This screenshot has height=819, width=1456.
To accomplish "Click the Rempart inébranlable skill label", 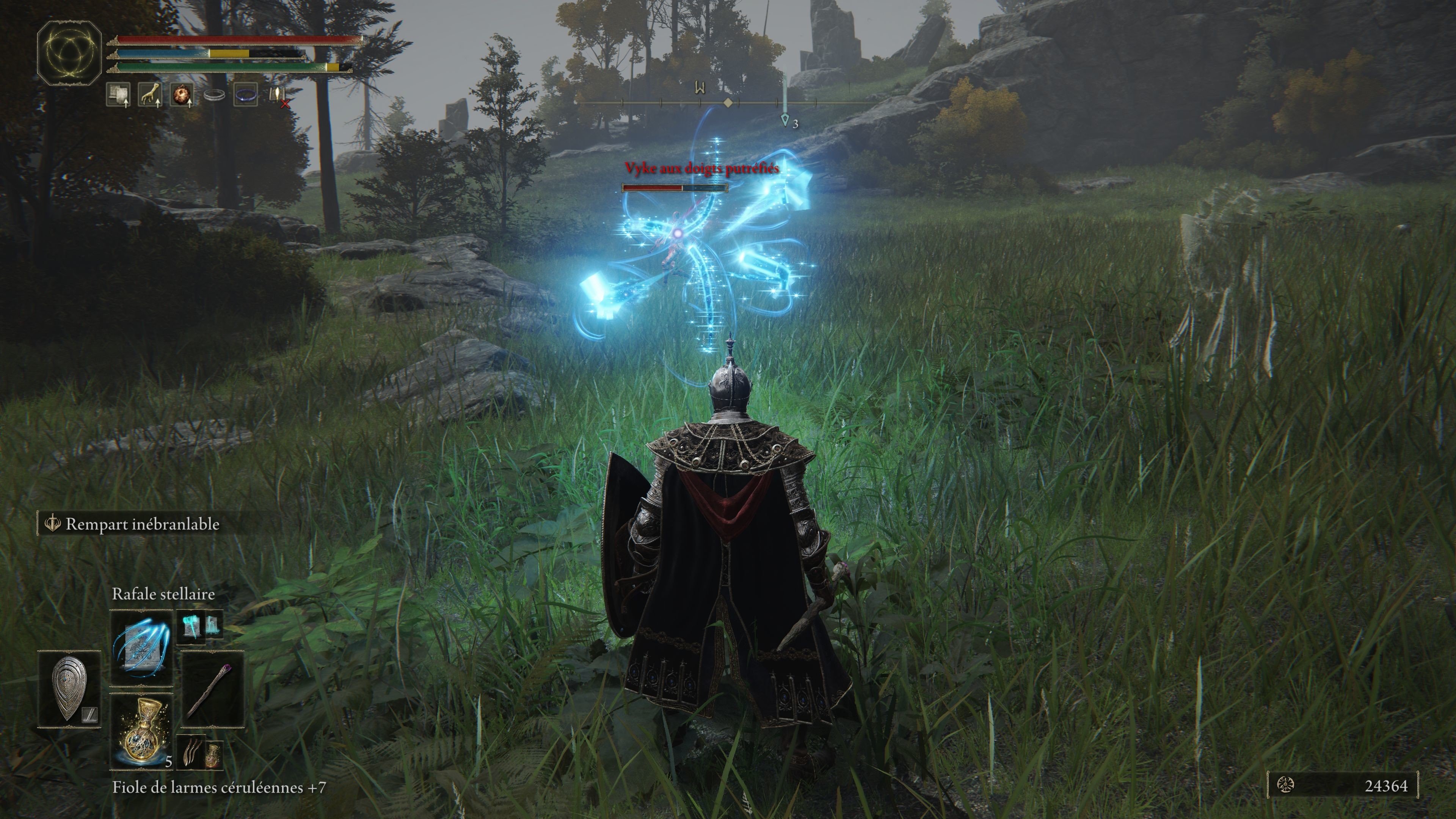I will tap(141, 524).
